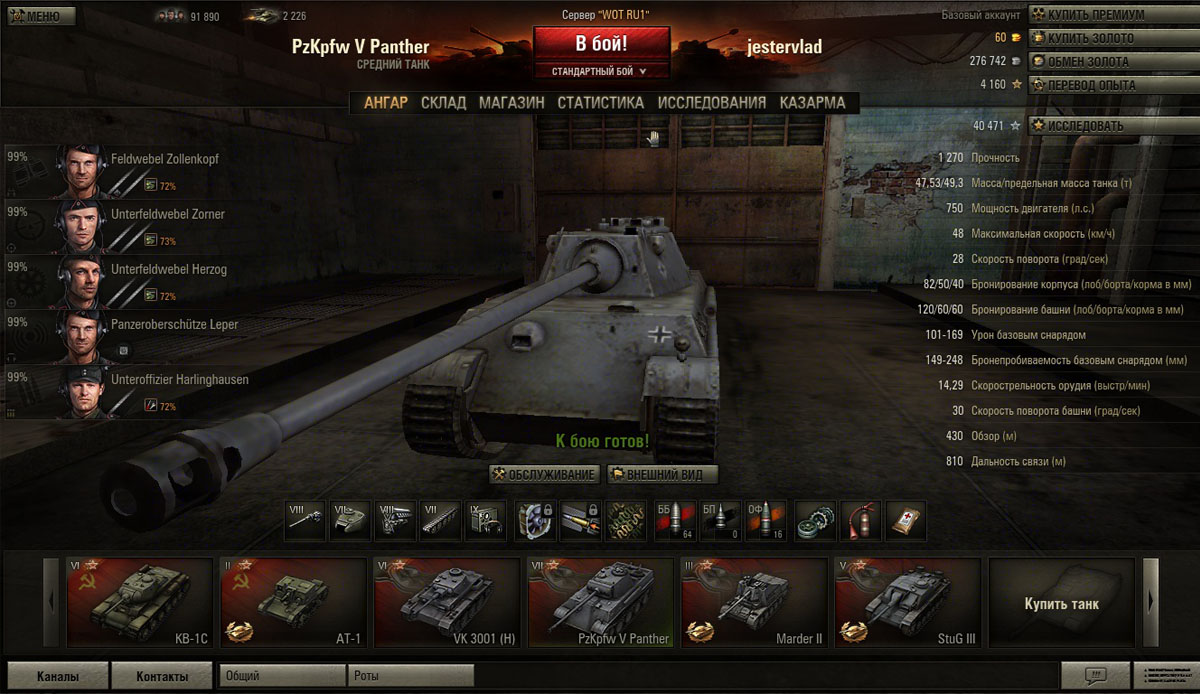1200x694 pixels.
Task: Show the СТАТИСТИКА tab
Action: click(600, 102)
